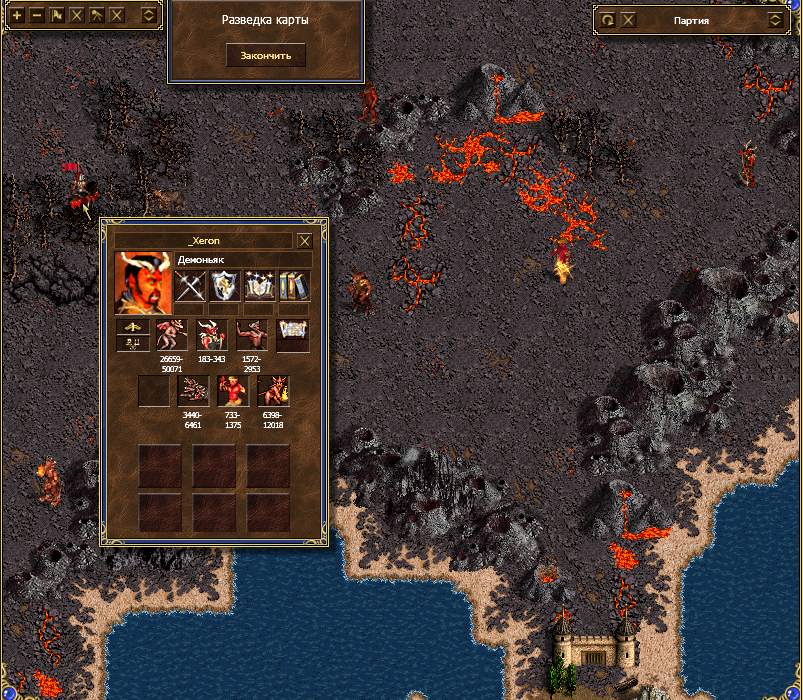Click the _Xeron demon hero portrait
The height and width of the screenshot is (700, 803).
coord(142,283)
